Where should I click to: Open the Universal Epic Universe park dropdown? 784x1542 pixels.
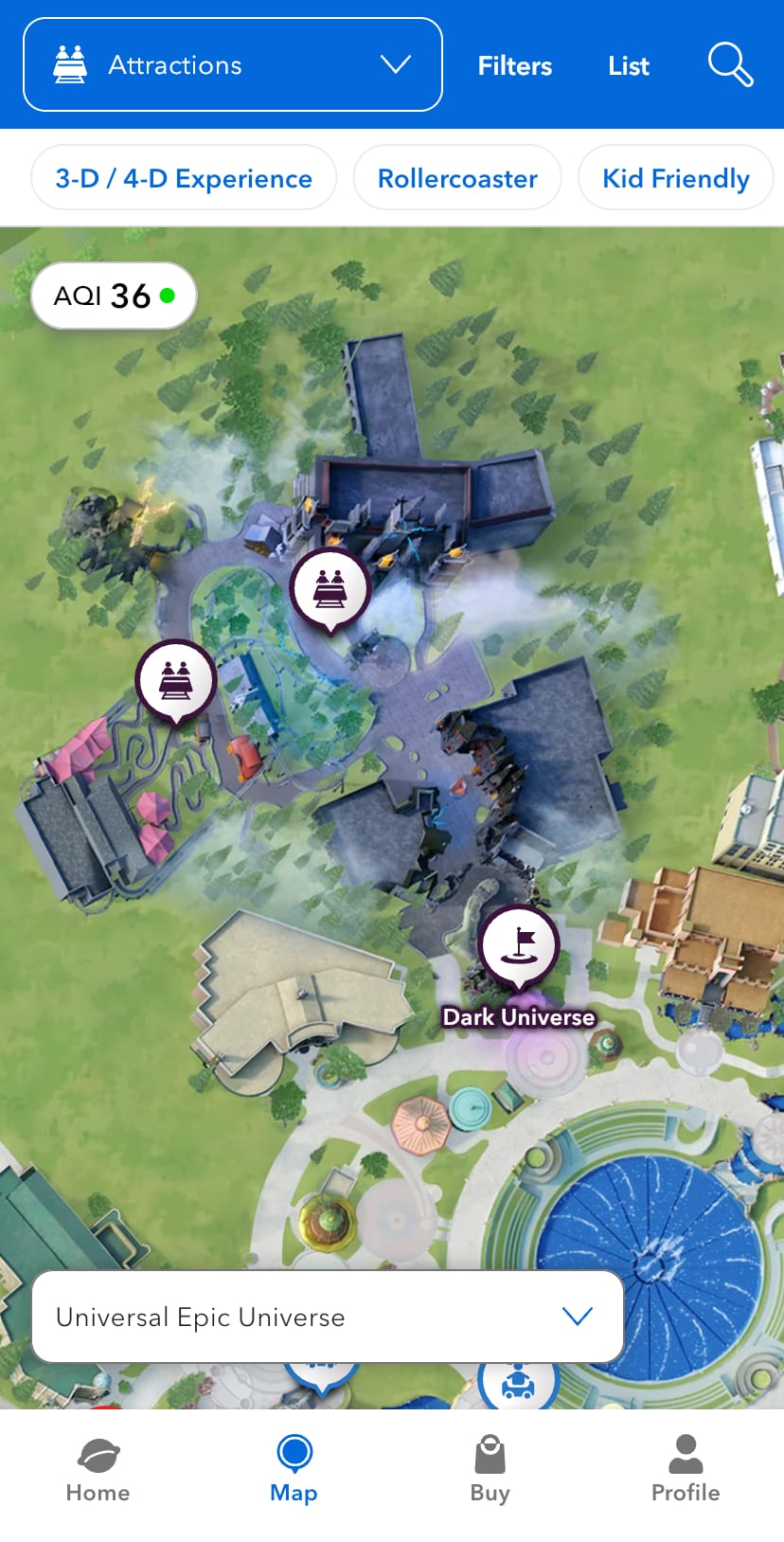click(328, 1317)
